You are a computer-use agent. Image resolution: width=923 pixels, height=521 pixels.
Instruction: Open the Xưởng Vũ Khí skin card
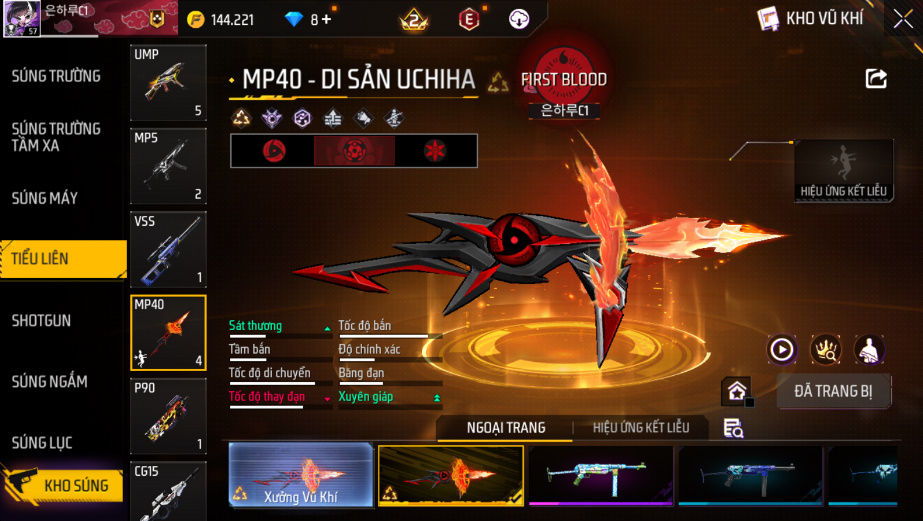[x=301, y=475]
